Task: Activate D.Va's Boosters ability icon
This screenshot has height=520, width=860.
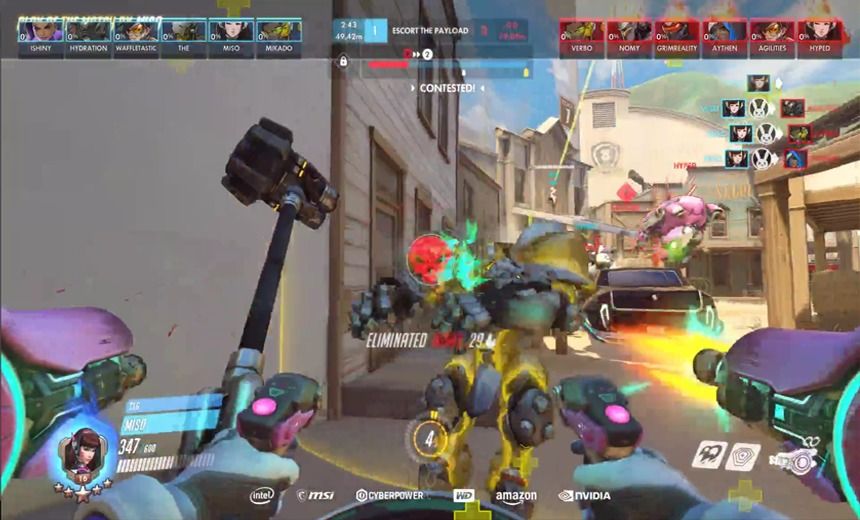Action: point(709,454)
